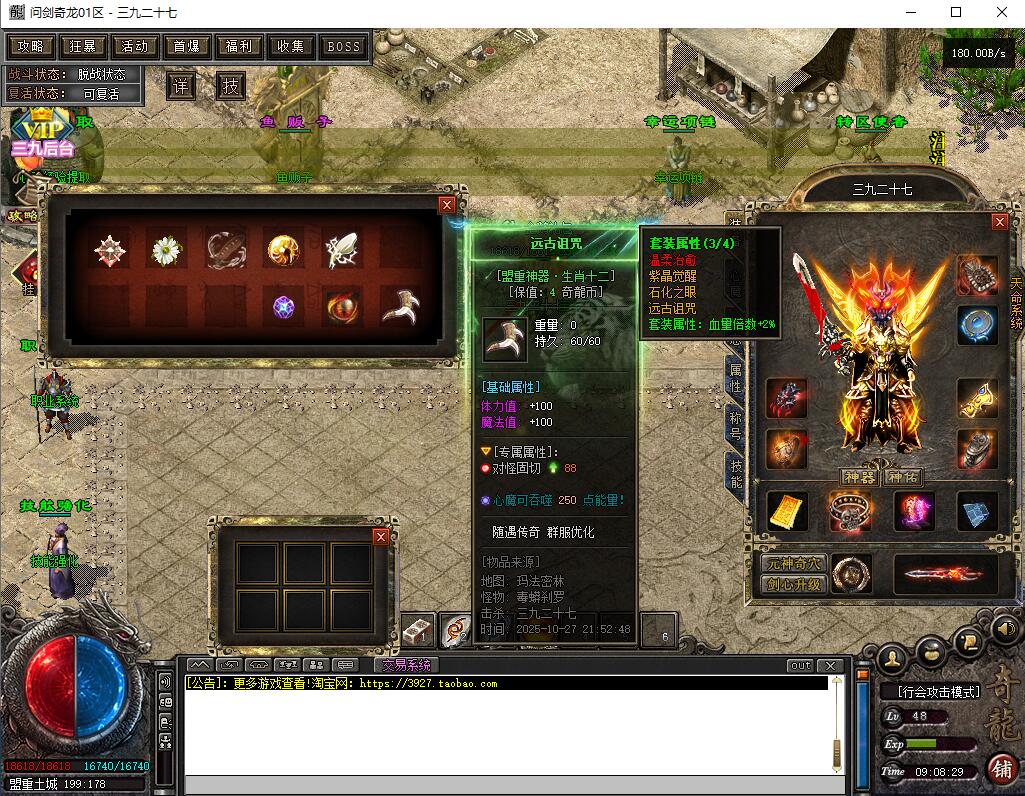Open the 活动 events menu
Image resolution: width=1025 pixels, height=796 pixels.
135,46
